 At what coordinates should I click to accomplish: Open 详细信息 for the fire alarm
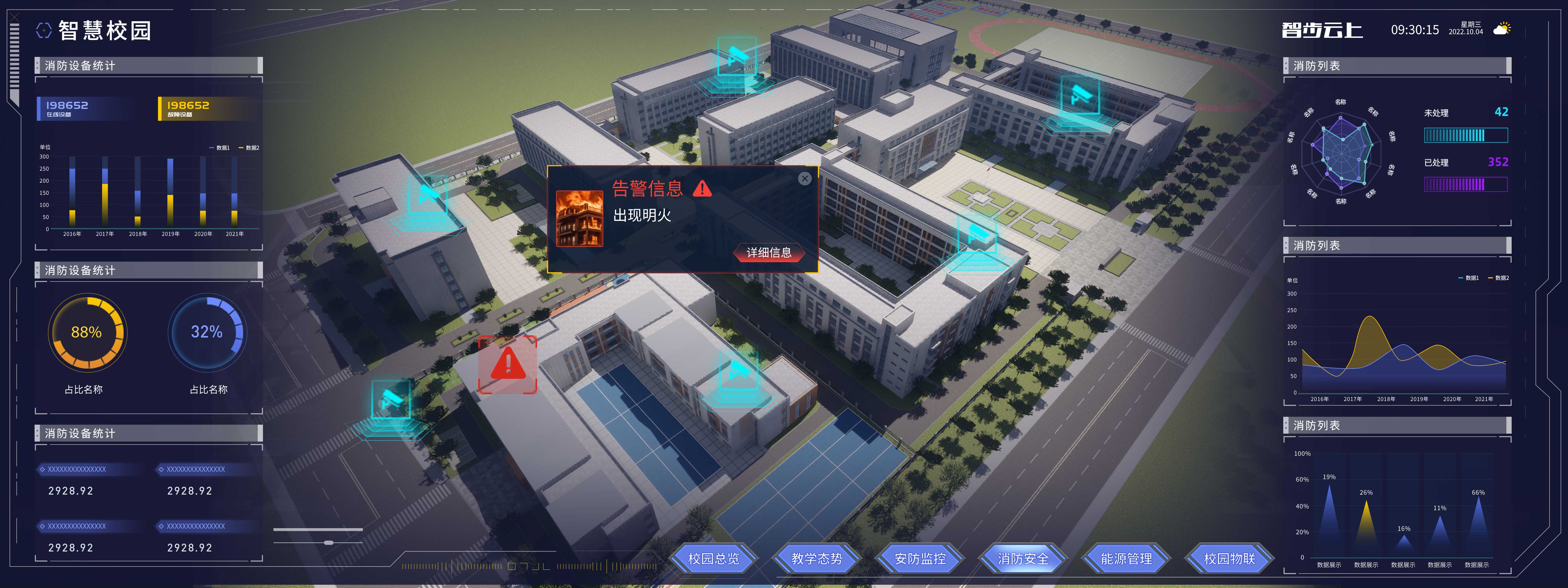pyautogui.click(x=769, y=253)
